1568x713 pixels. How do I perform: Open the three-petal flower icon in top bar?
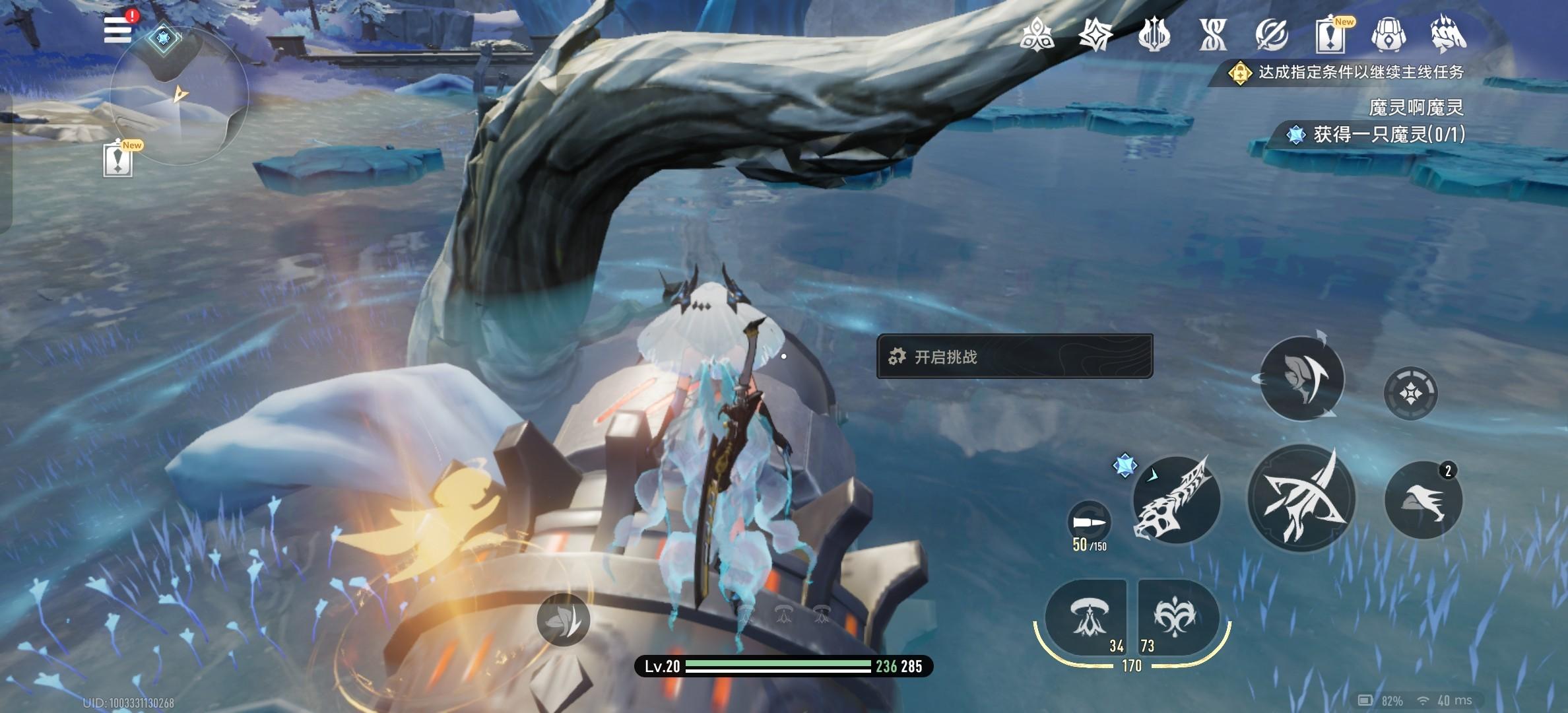click(1037, 34)
